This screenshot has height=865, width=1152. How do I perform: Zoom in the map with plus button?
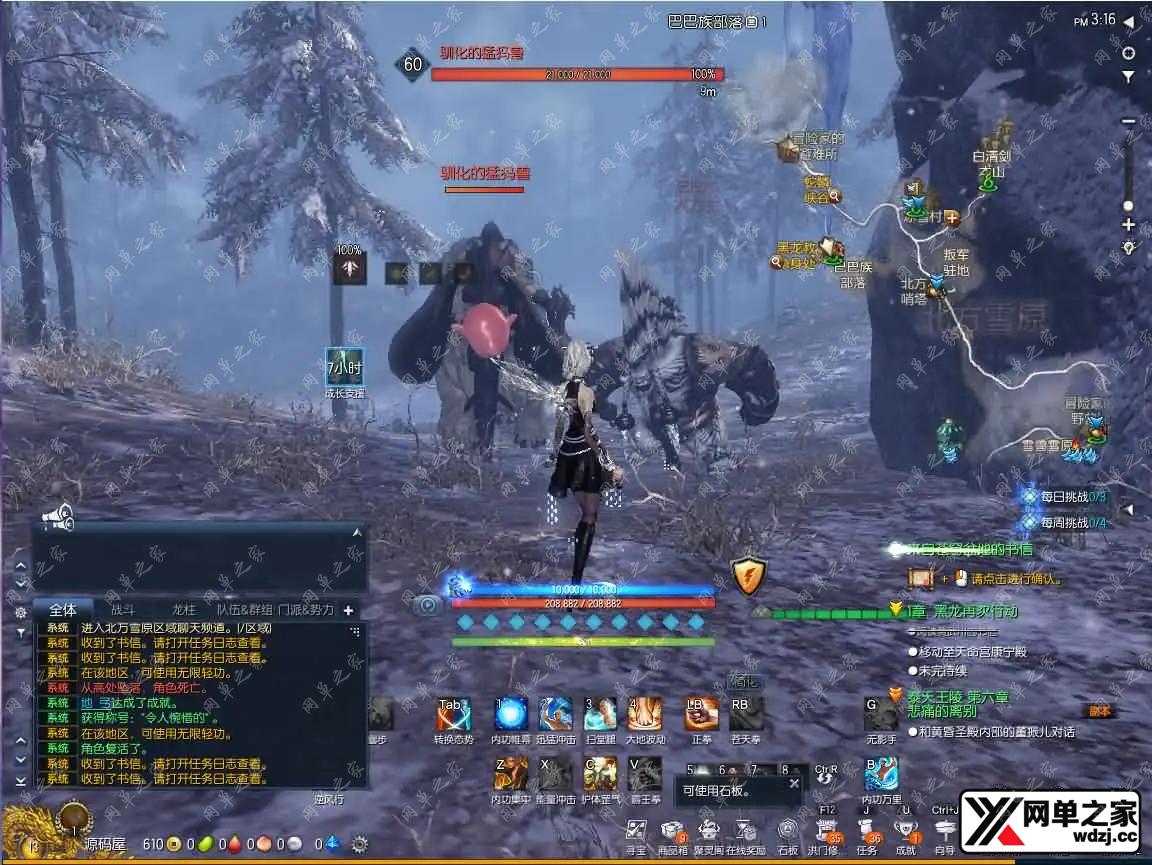pyautogui.click(x=1129, y=224)
